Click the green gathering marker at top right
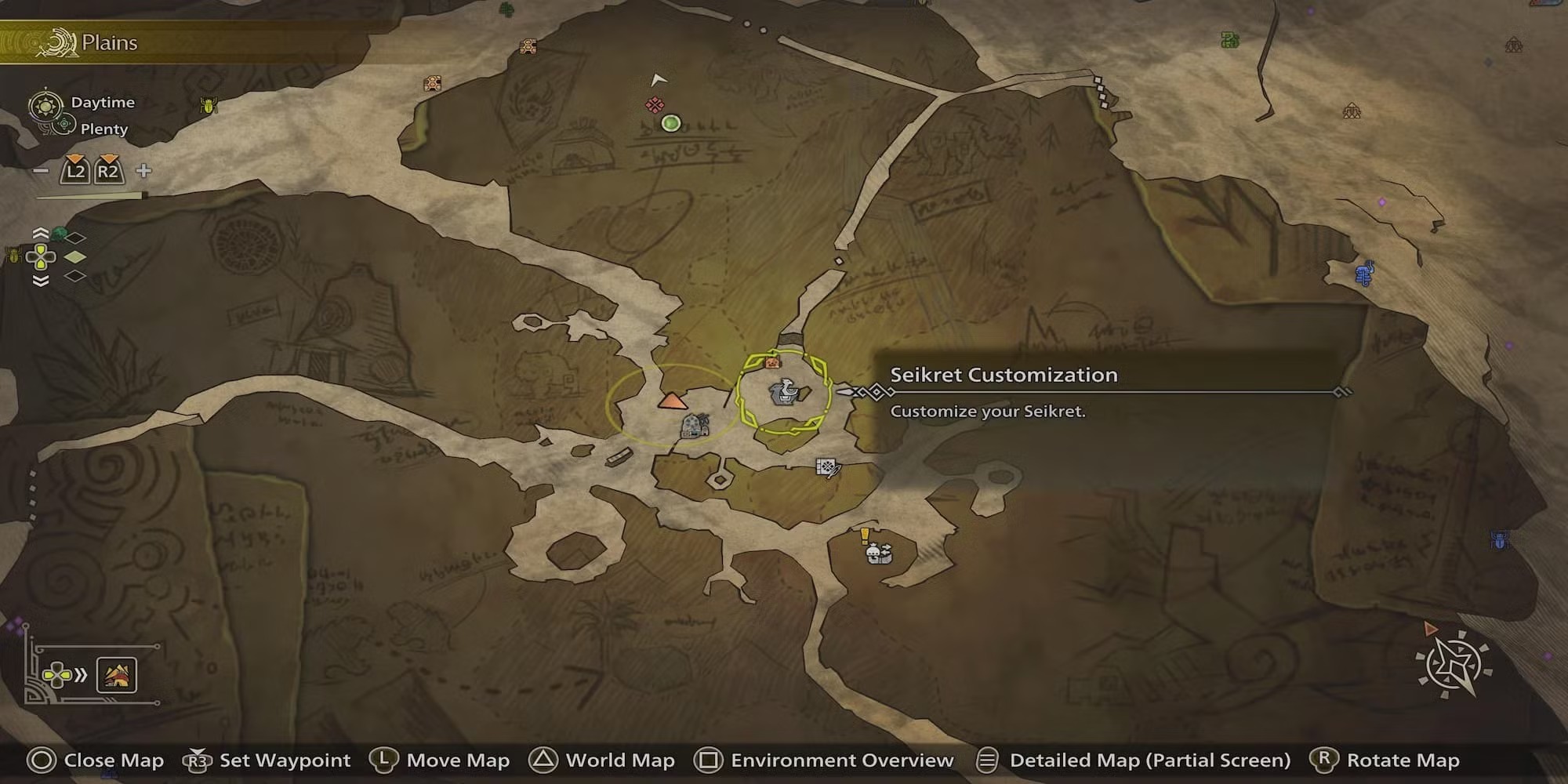The height and width of the screenshot is (784, 1568). pyautogui.click(x=1230, y=40)
